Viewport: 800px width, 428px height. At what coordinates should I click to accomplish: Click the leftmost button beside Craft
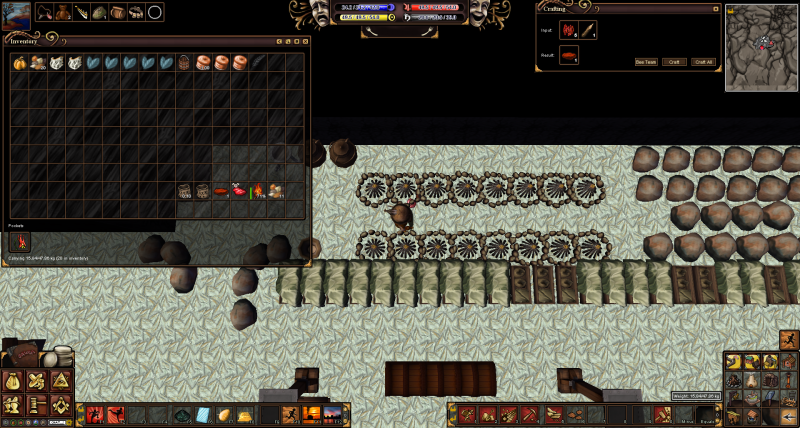[646, 61]
